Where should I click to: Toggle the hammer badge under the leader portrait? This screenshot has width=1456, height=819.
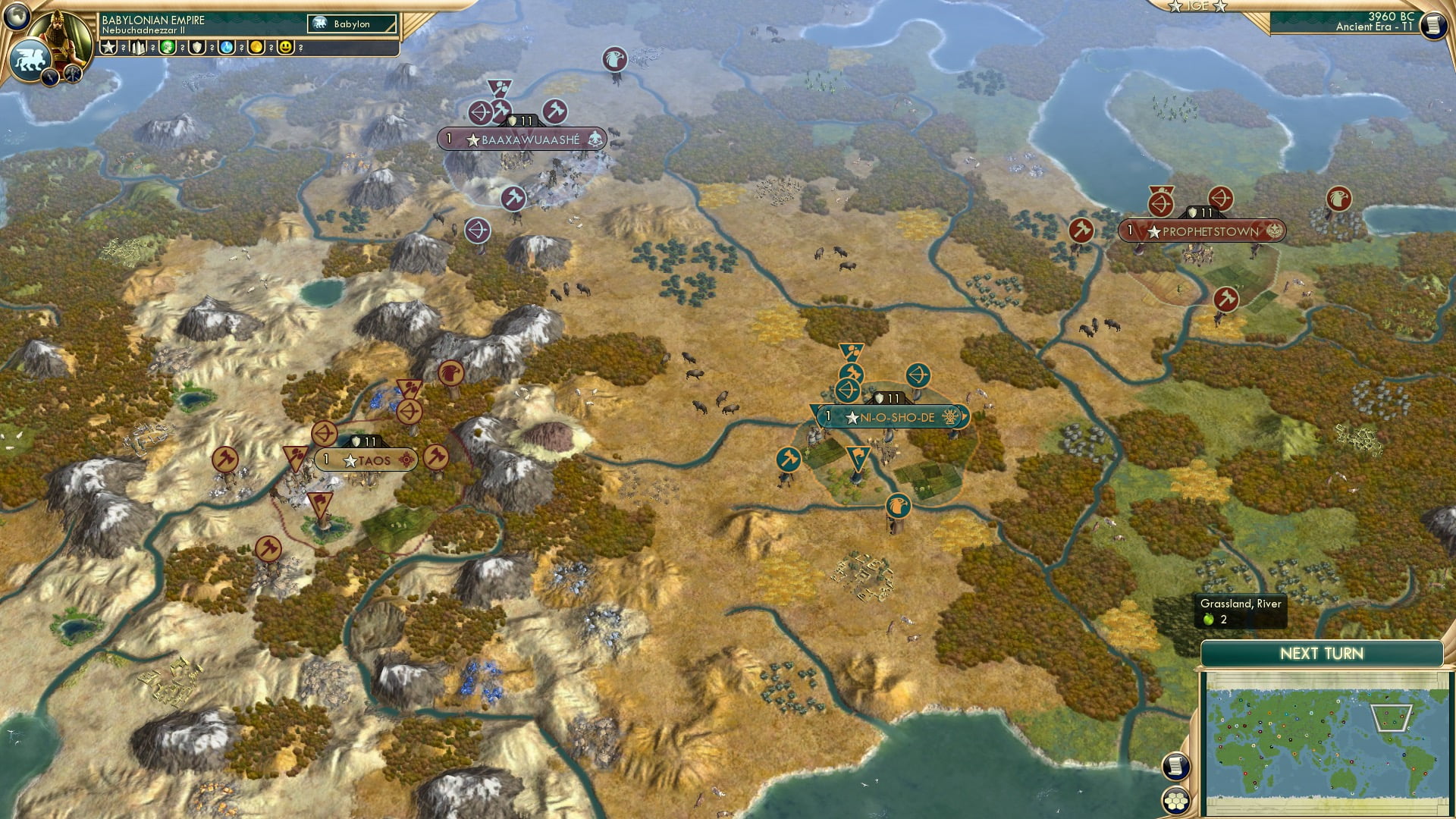tap(72, 74)
